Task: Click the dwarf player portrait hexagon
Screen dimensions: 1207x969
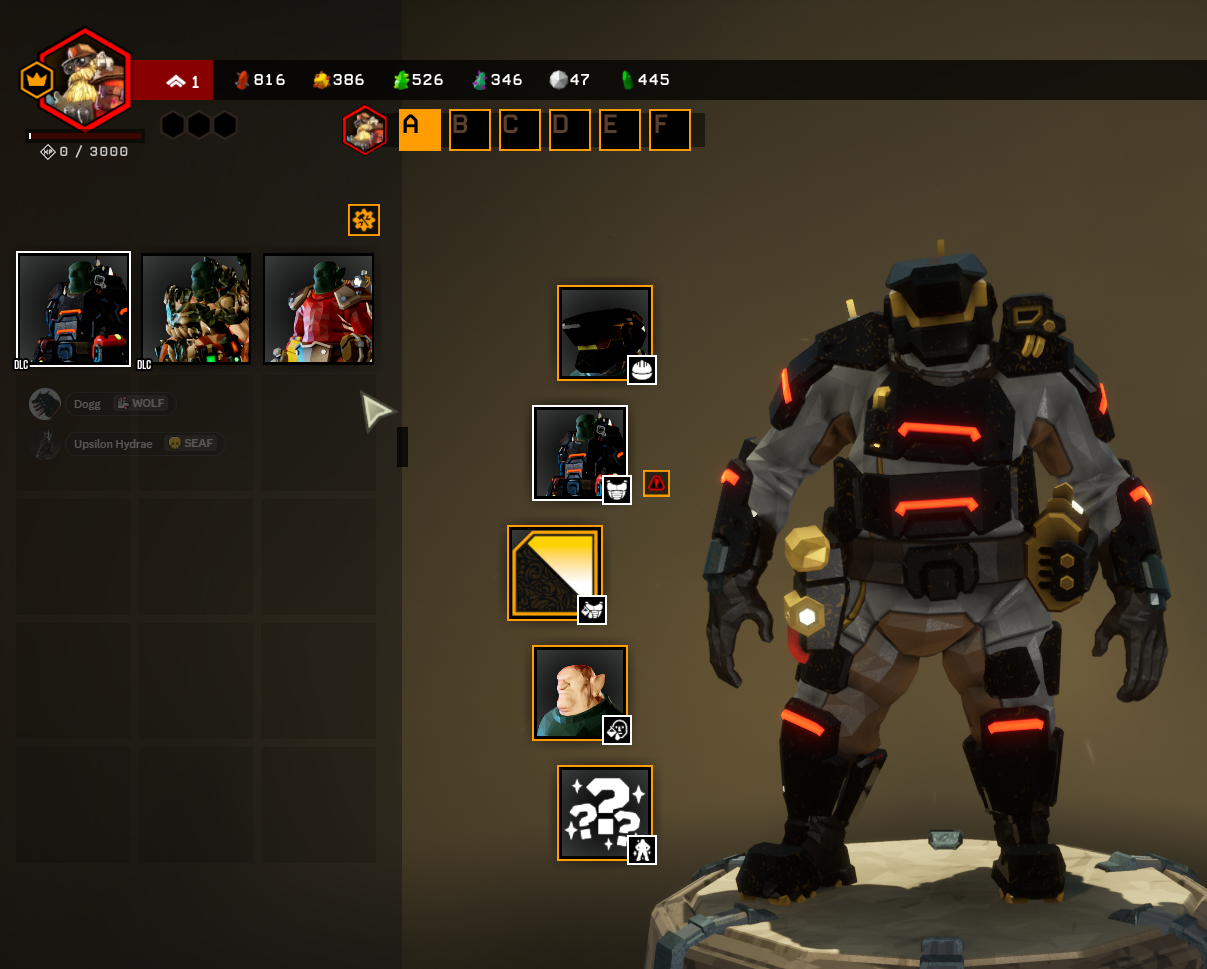Action: [x=86, y=80]
